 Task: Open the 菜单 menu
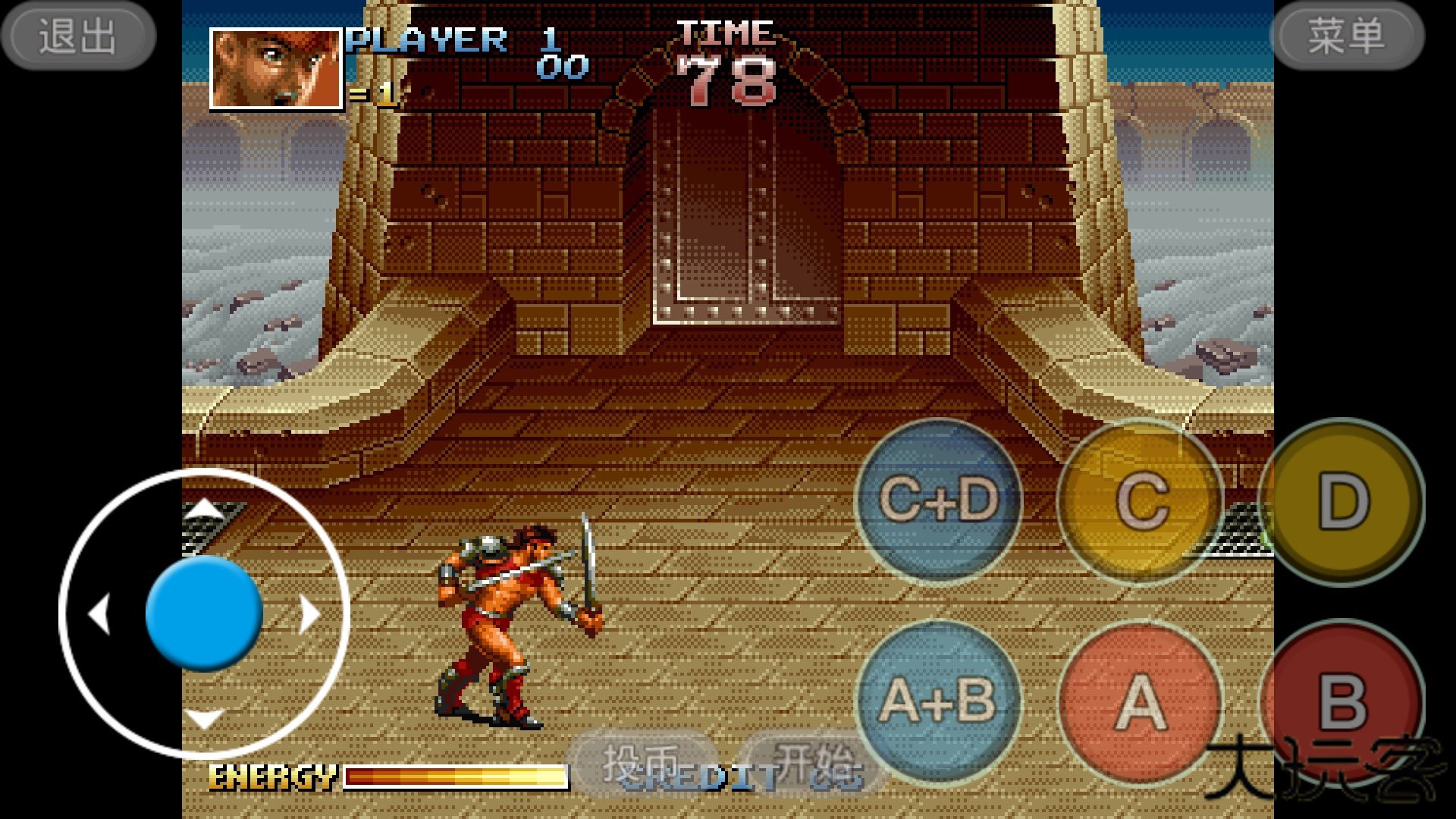1348,36
